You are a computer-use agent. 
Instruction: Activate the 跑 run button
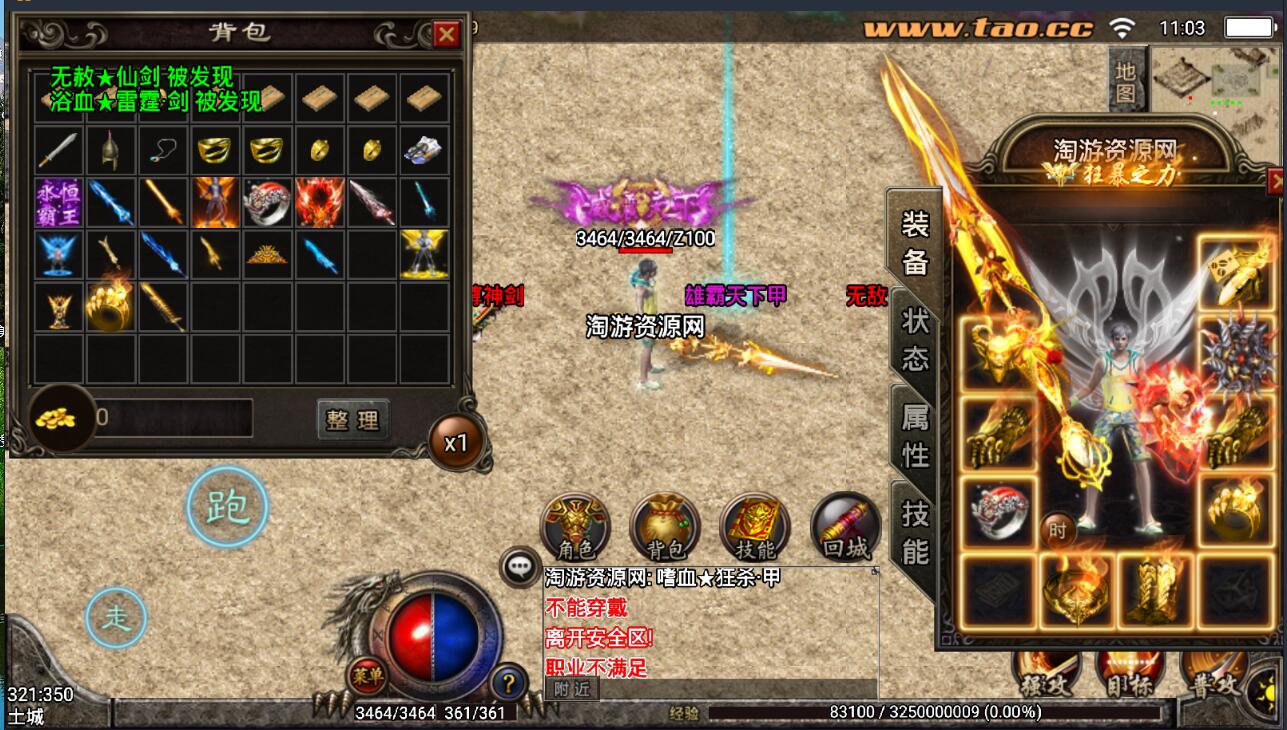(228, 508)
